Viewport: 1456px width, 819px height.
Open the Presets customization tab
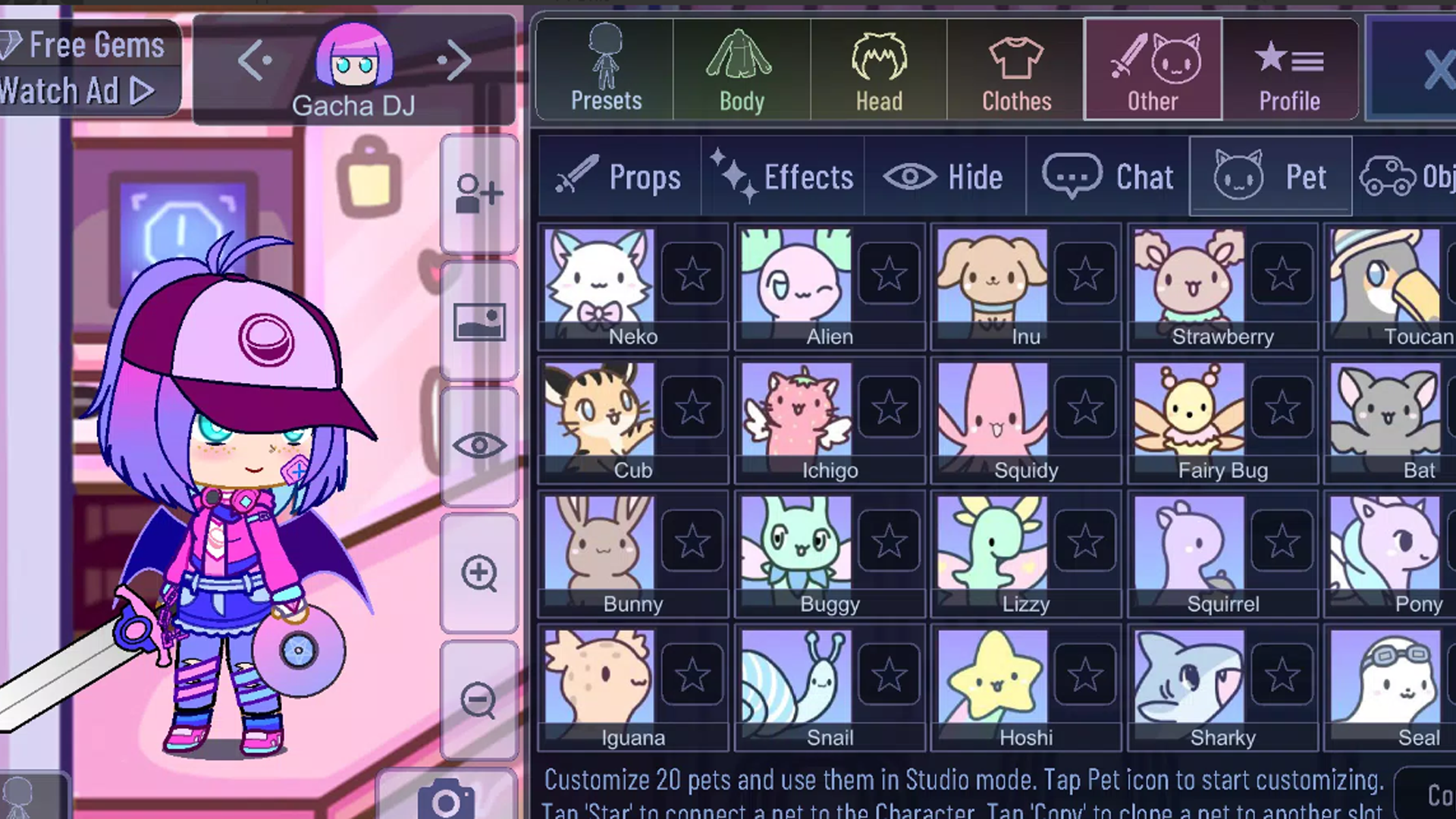604,68
